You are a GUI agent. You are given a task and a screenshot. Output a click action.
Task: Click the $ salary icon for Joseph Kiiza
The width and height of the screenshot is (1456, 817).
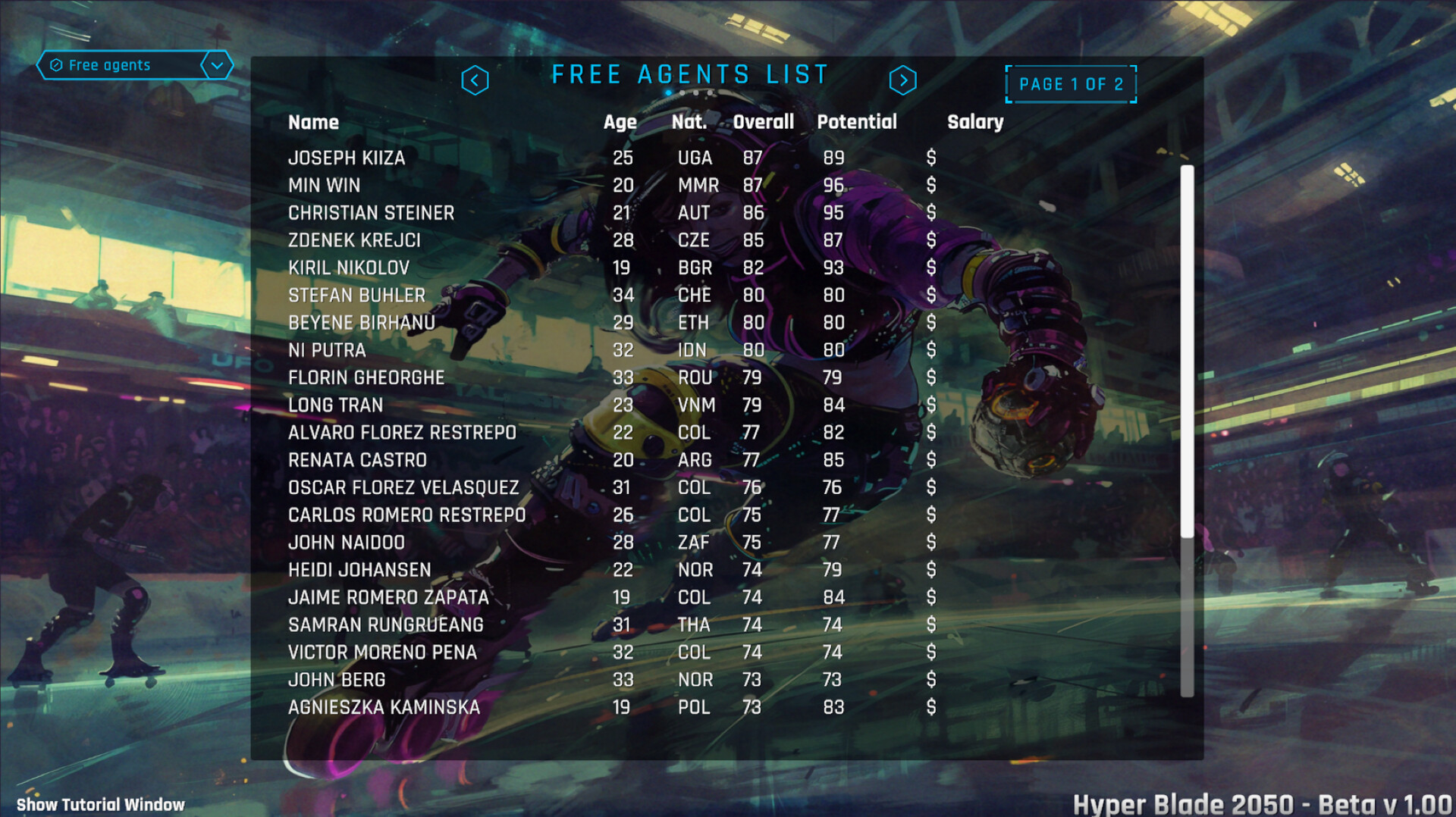click(x=931, y=158)
